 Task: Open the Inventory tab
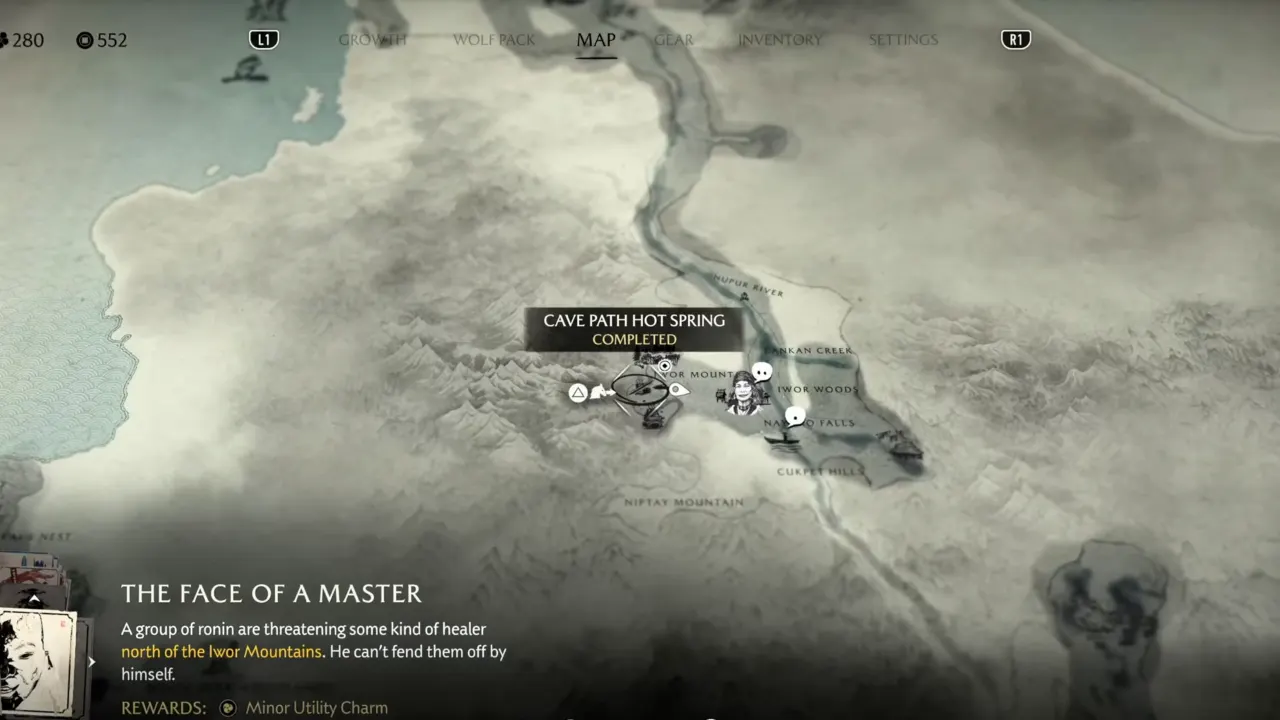(x=780, y=40)
